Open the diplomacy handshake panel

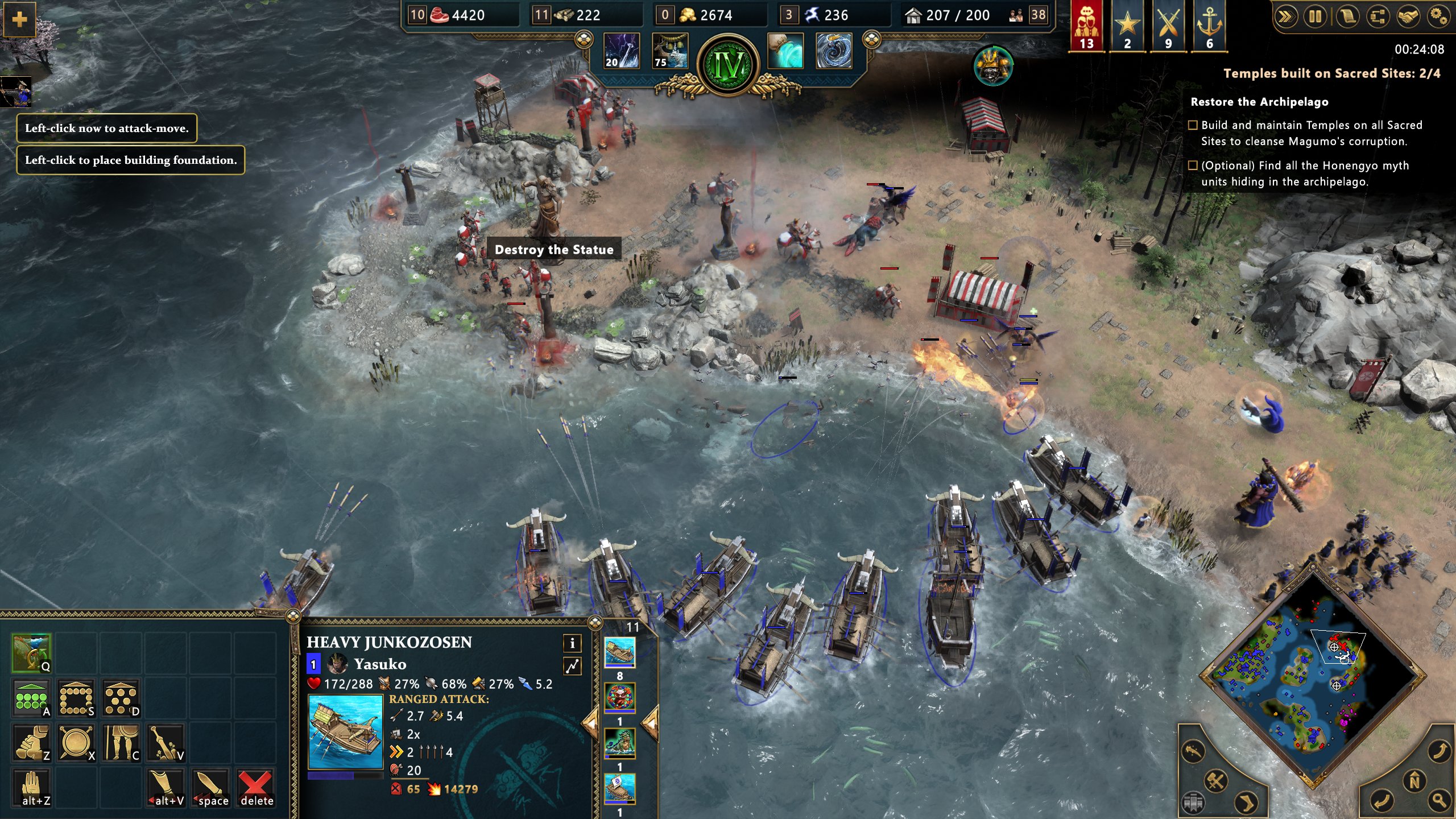click(x=1408, y=17)
